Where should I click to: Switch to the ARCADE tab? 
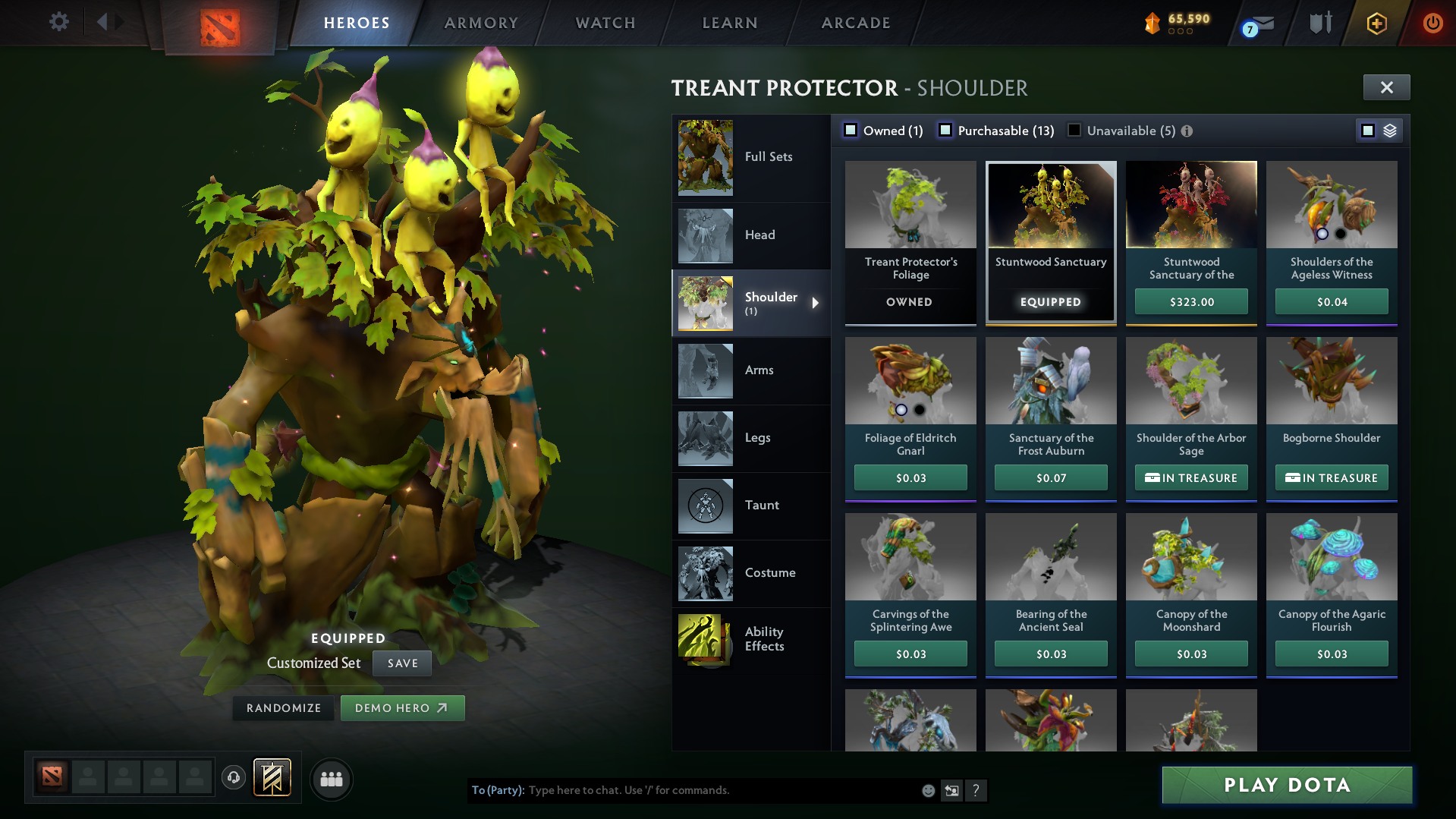pyautogui.click(x=855, y=23)
